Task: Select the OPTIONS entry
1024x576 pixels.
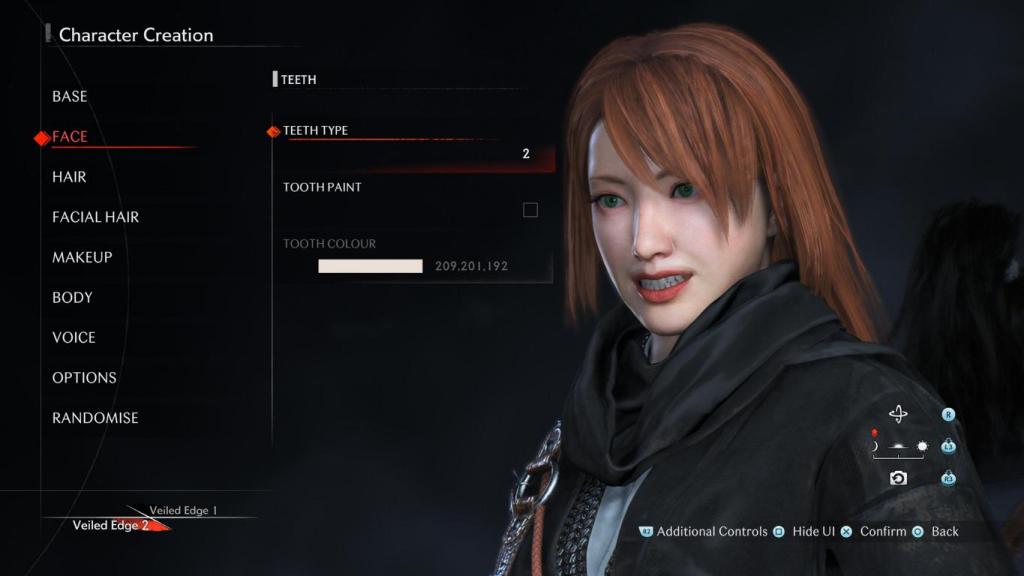Action: [x=84, y=377]
